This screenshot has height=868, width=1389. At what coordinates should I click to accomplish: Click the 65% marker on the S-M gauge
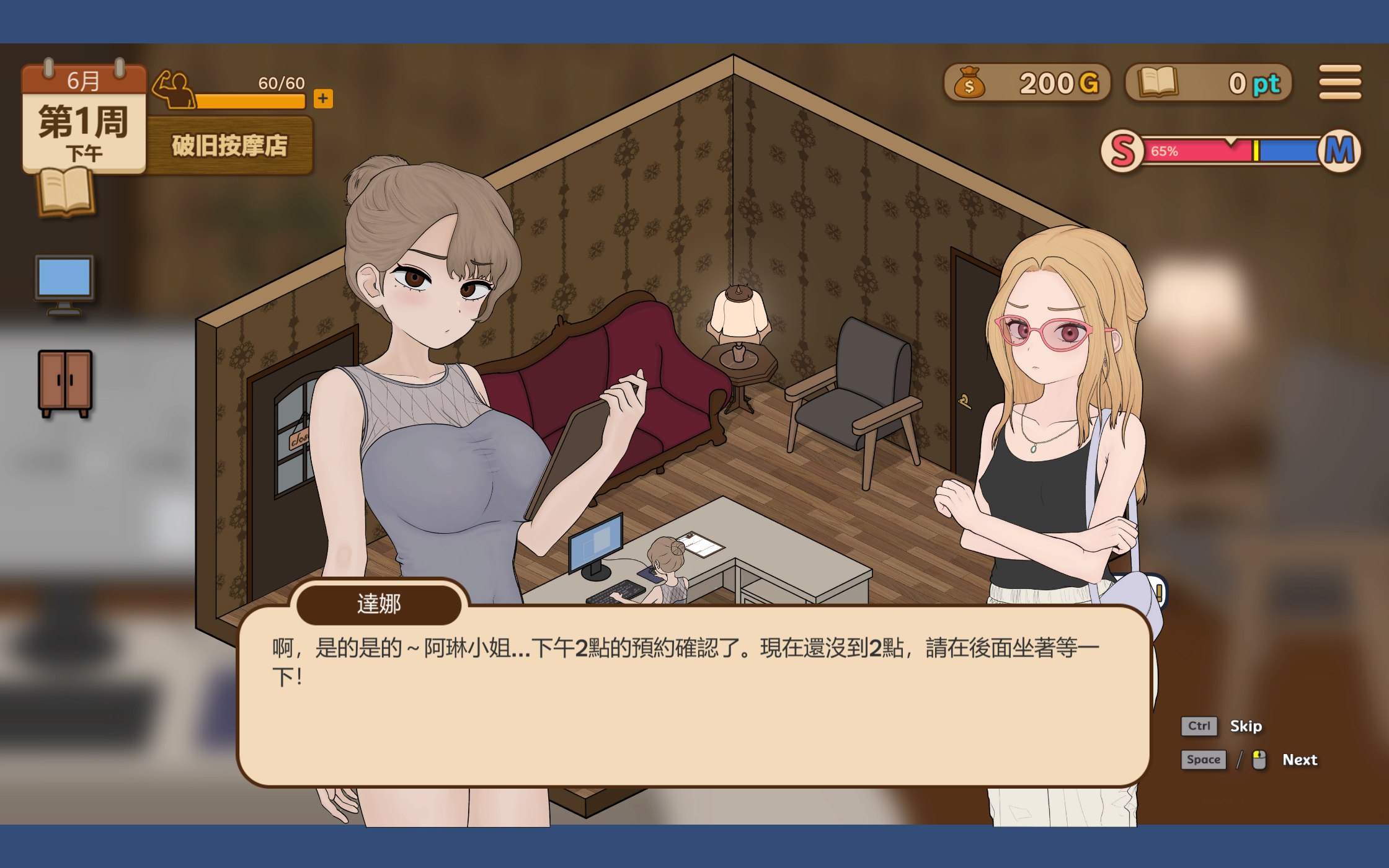coord(1165,150)
